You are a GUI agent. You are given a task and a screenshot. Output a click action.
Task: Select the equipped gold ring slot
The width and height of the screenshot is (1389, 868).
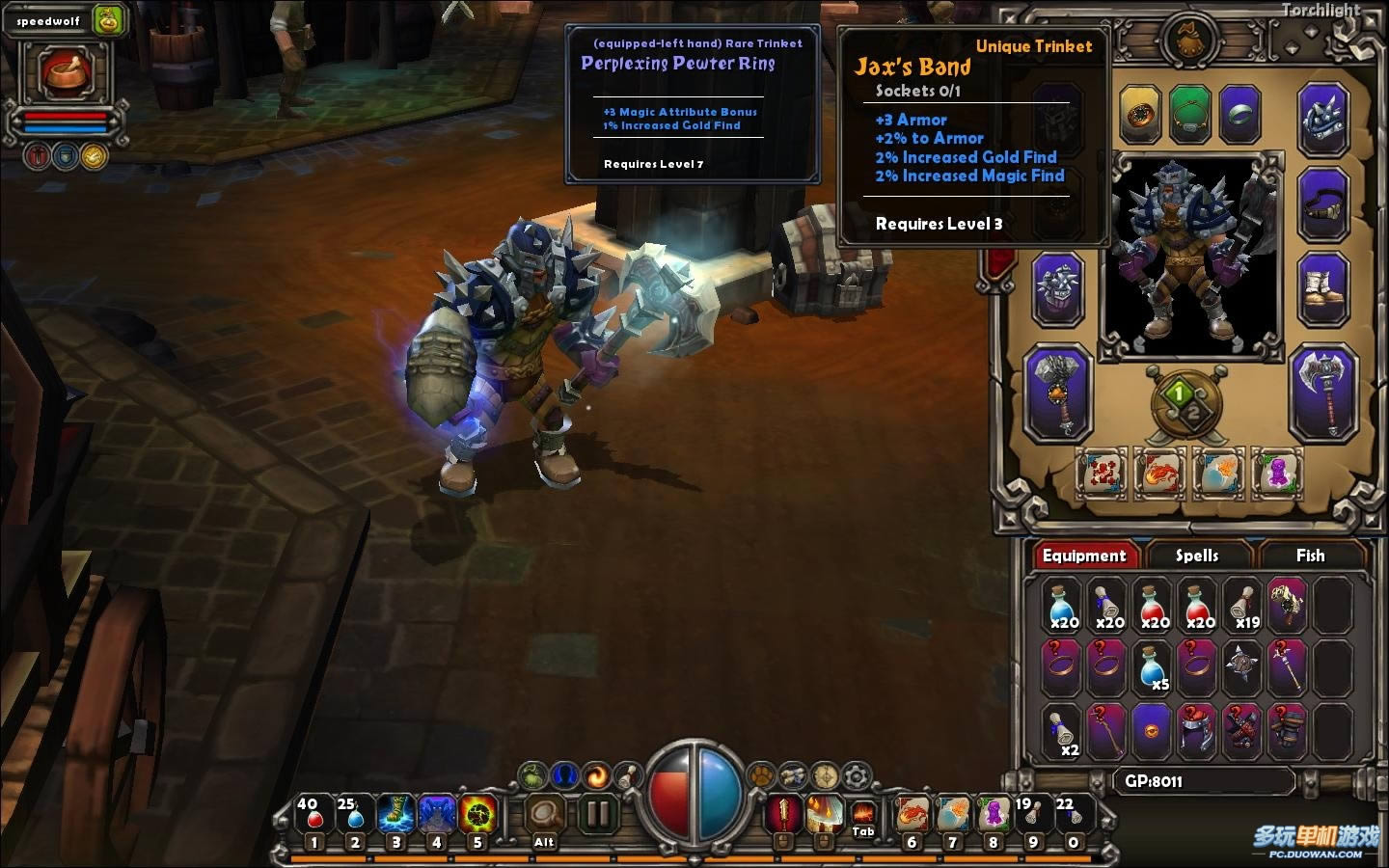[1140, 115]
